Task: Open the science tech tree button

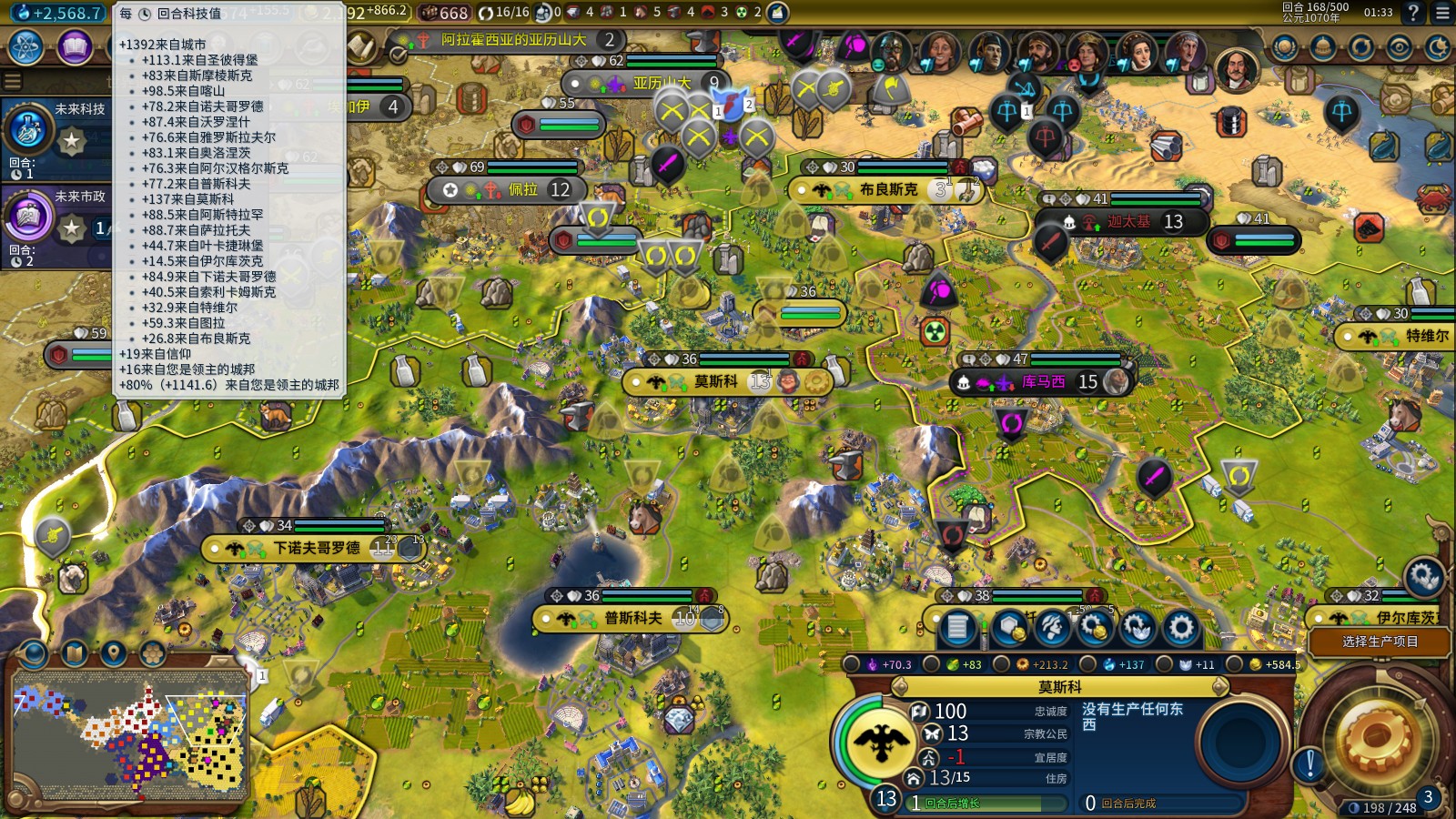Action: [26, 47]
